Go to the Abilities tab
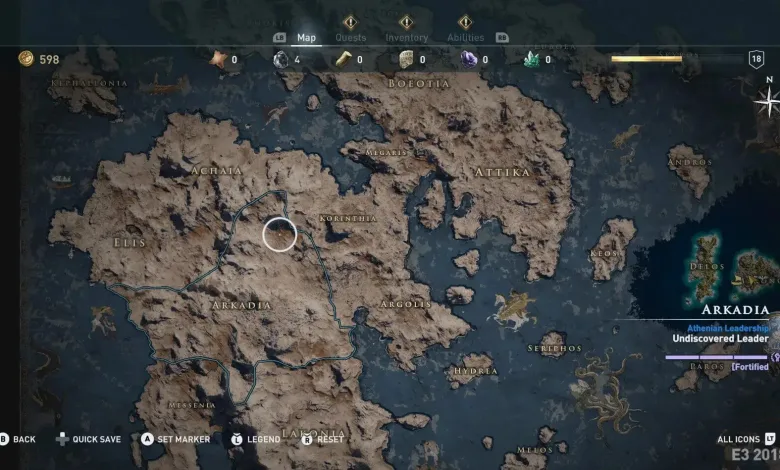 click(x=465, y=37)
